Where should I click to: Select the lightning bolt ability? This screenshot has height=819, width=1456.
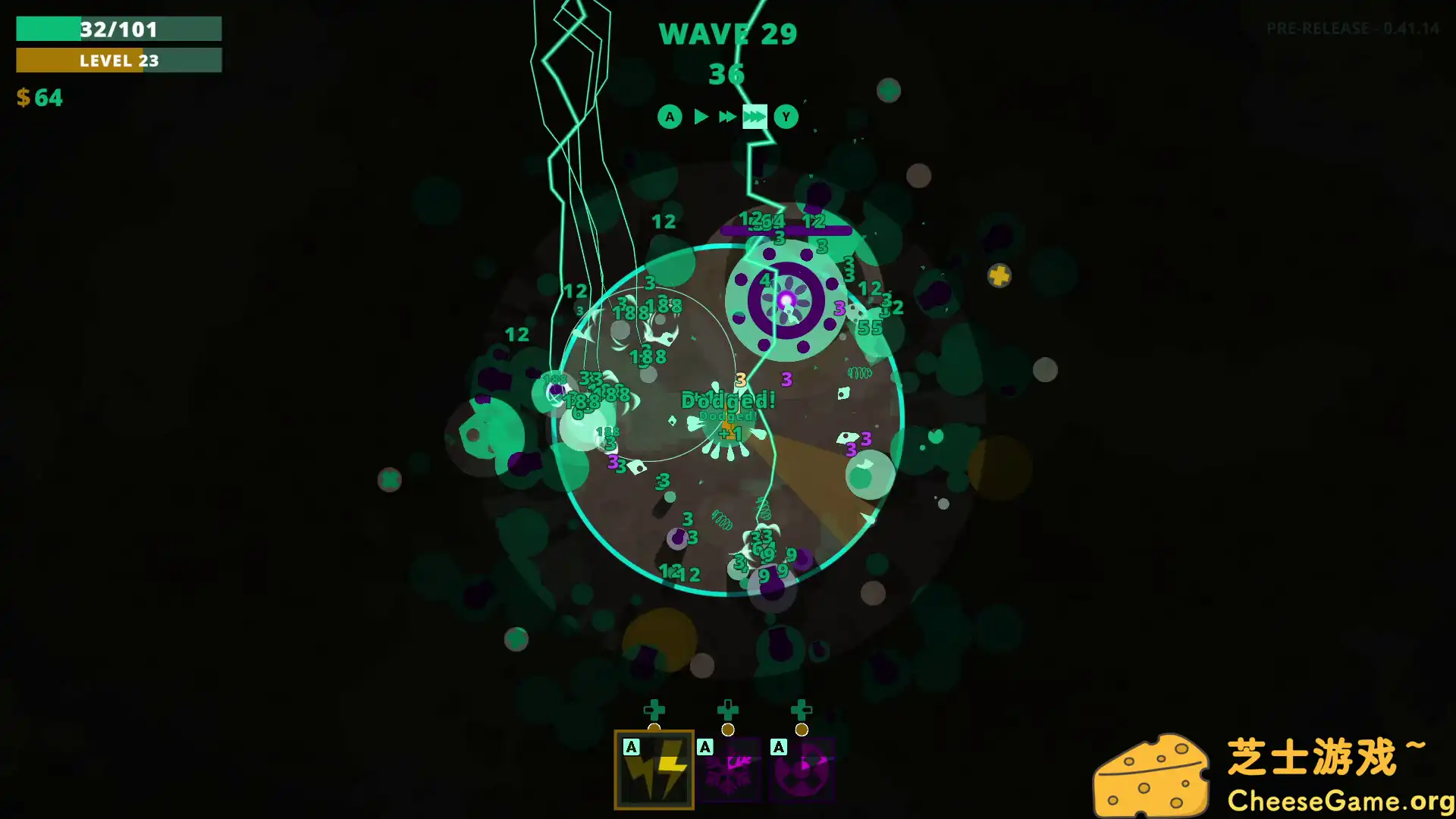click(654, 770)
